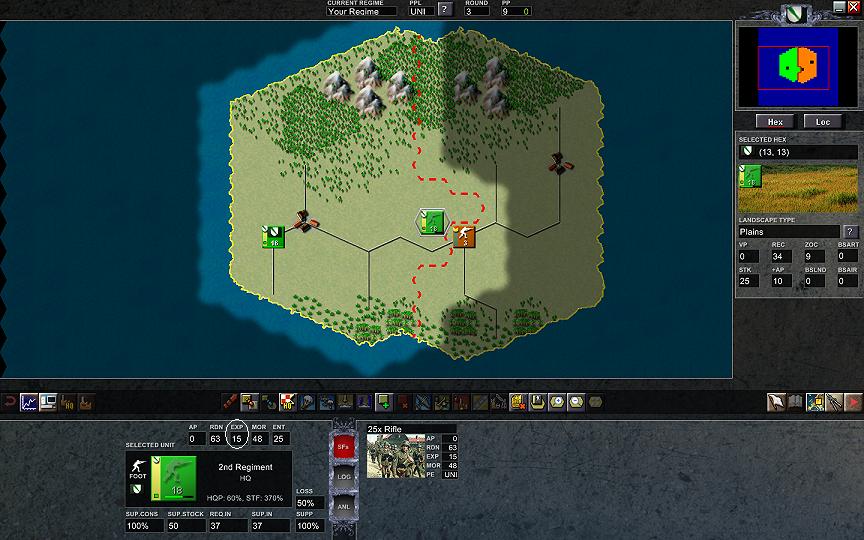Viewport: 864px width, 540px height.
Task: Select the 2nd Regiment HQ unit counter on the map
Action: (x=431, y=223)
